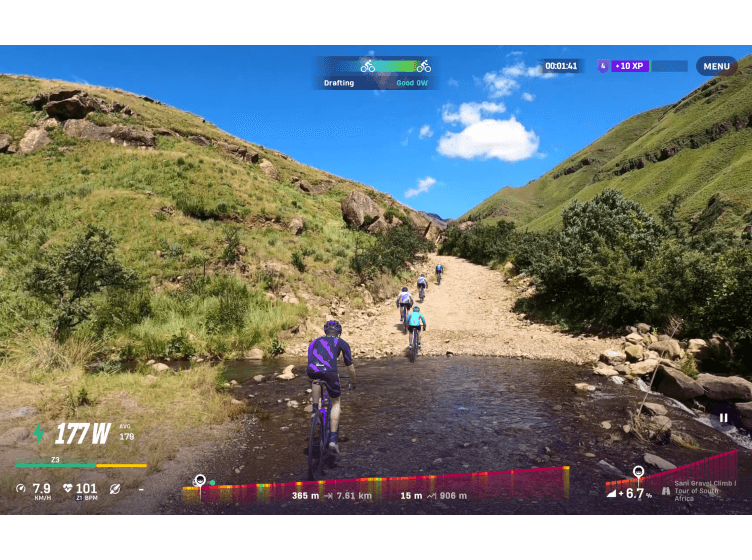
Task: Click the Drafting indicator panel
Action: coord(377,72)
